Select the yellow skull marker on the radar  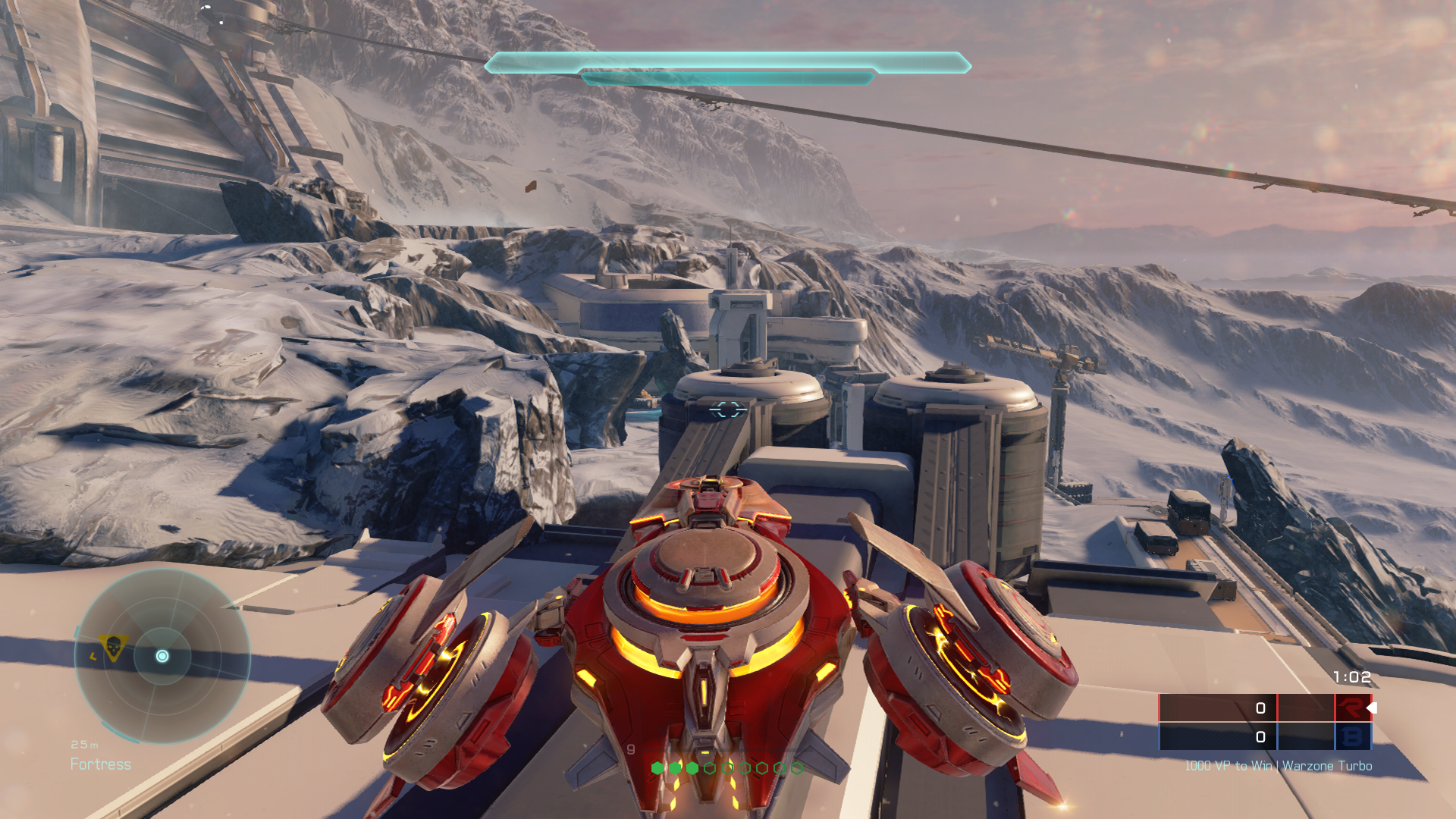pos(113,647)
